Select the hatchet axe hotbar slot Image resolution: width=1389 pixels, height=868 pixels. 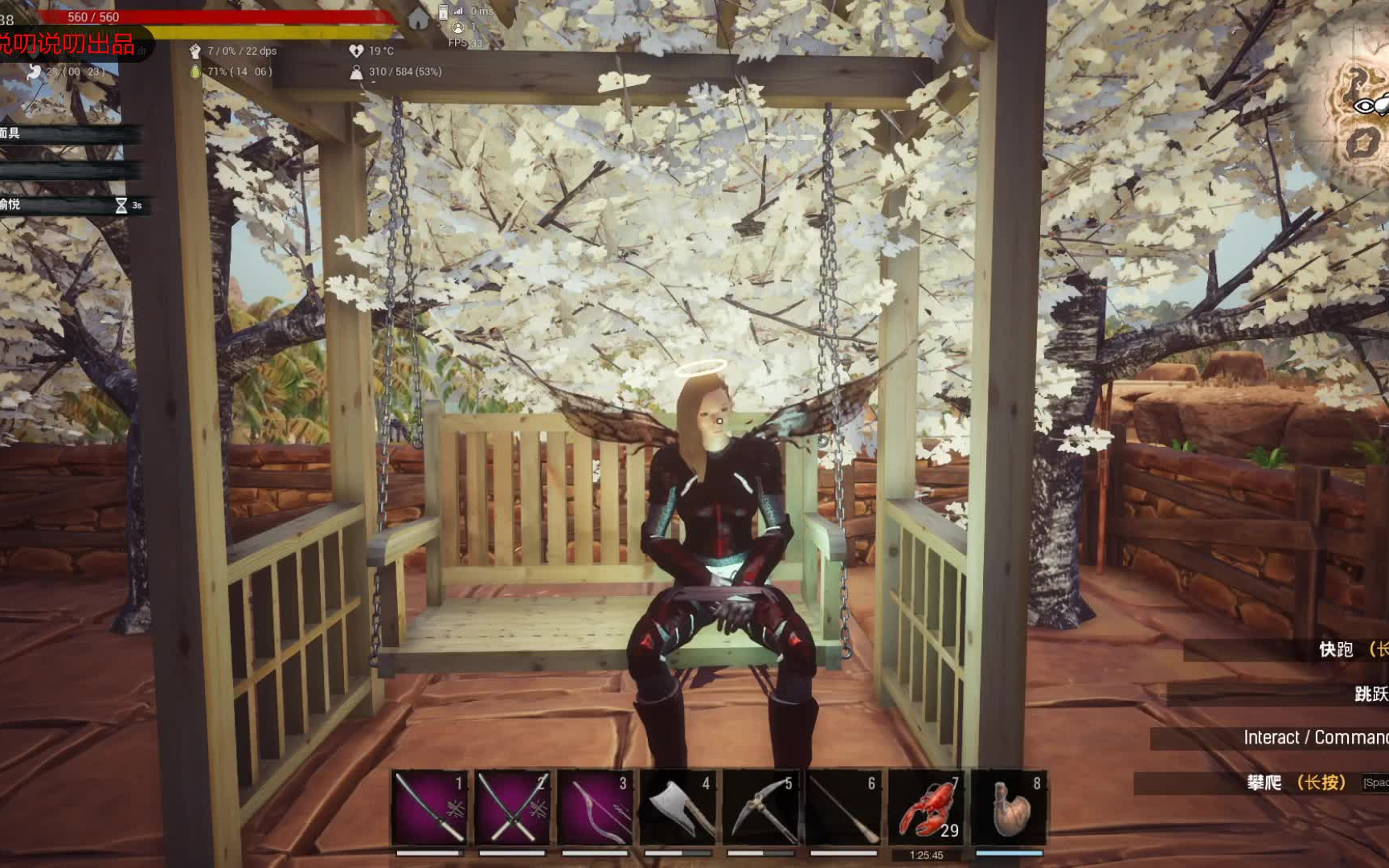point(678,807)
